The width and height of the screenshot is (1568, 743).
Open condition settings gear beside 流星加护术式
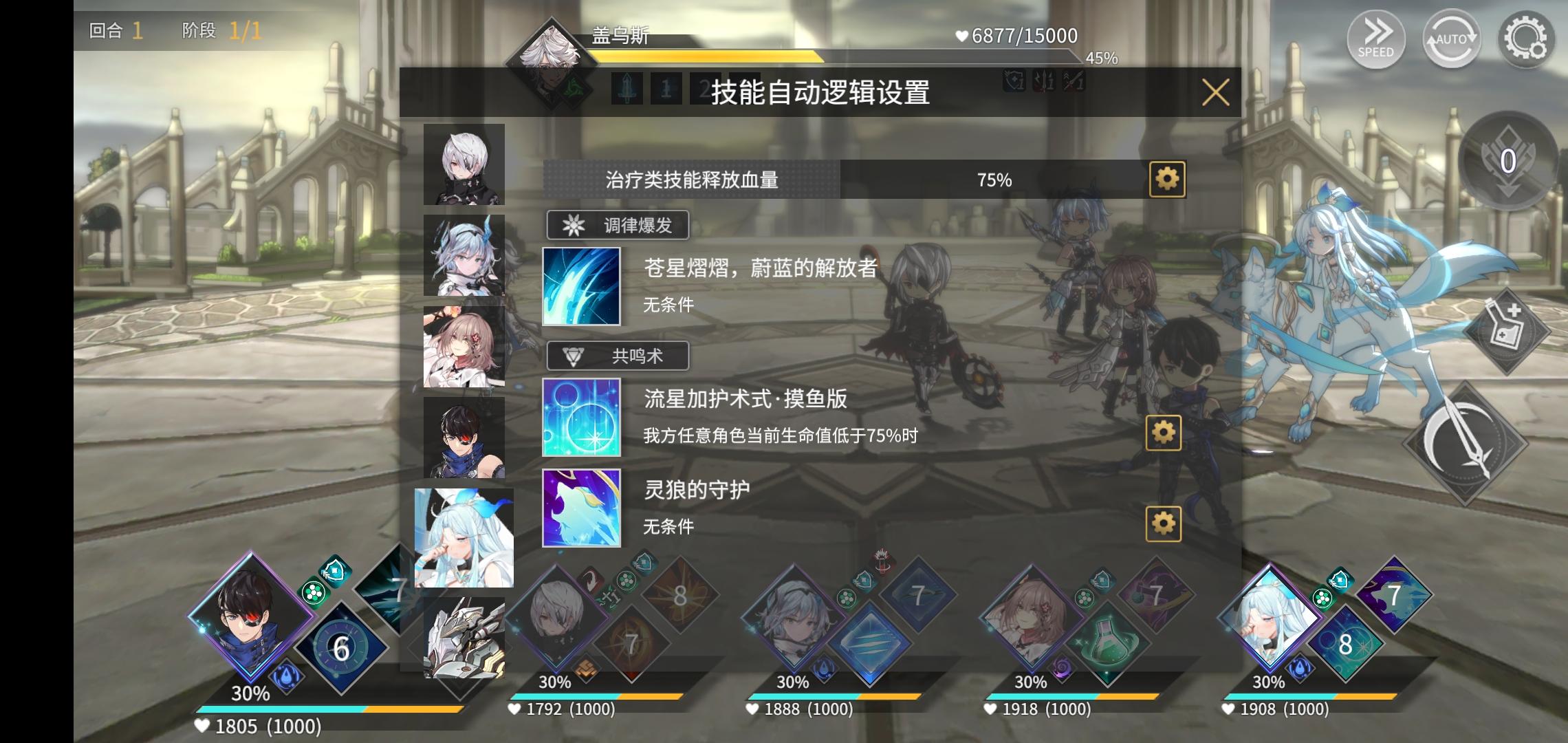click(x=1162, y=433)
